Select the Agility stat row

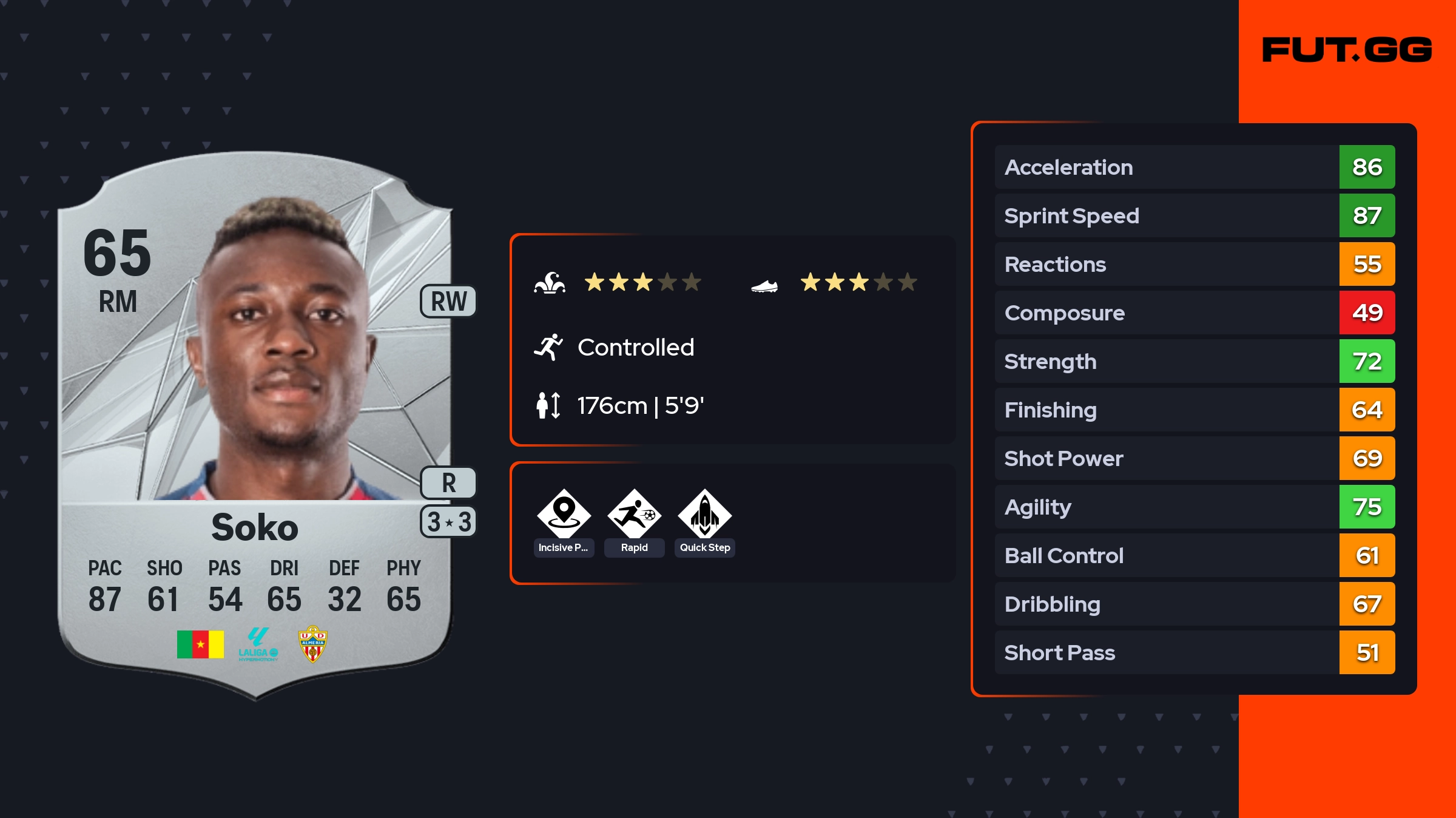pyautogui.click(x=1194, y=507)
